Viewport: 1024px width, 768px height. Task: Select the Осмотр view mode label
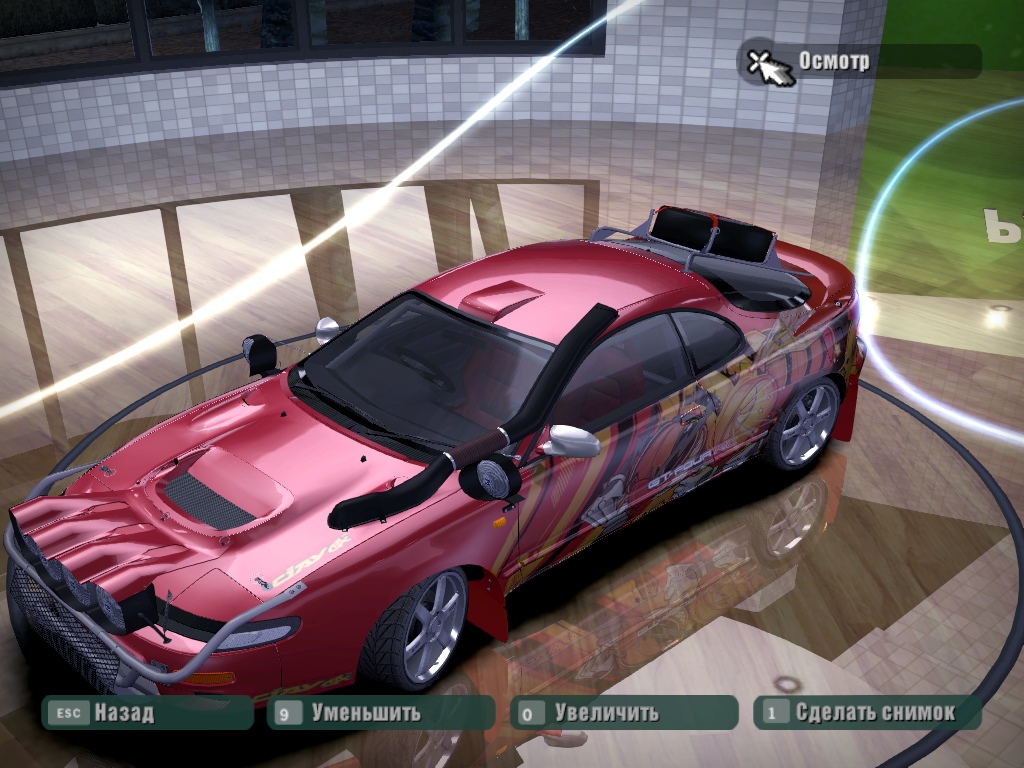pyautogui.click(x=834, y=61)
